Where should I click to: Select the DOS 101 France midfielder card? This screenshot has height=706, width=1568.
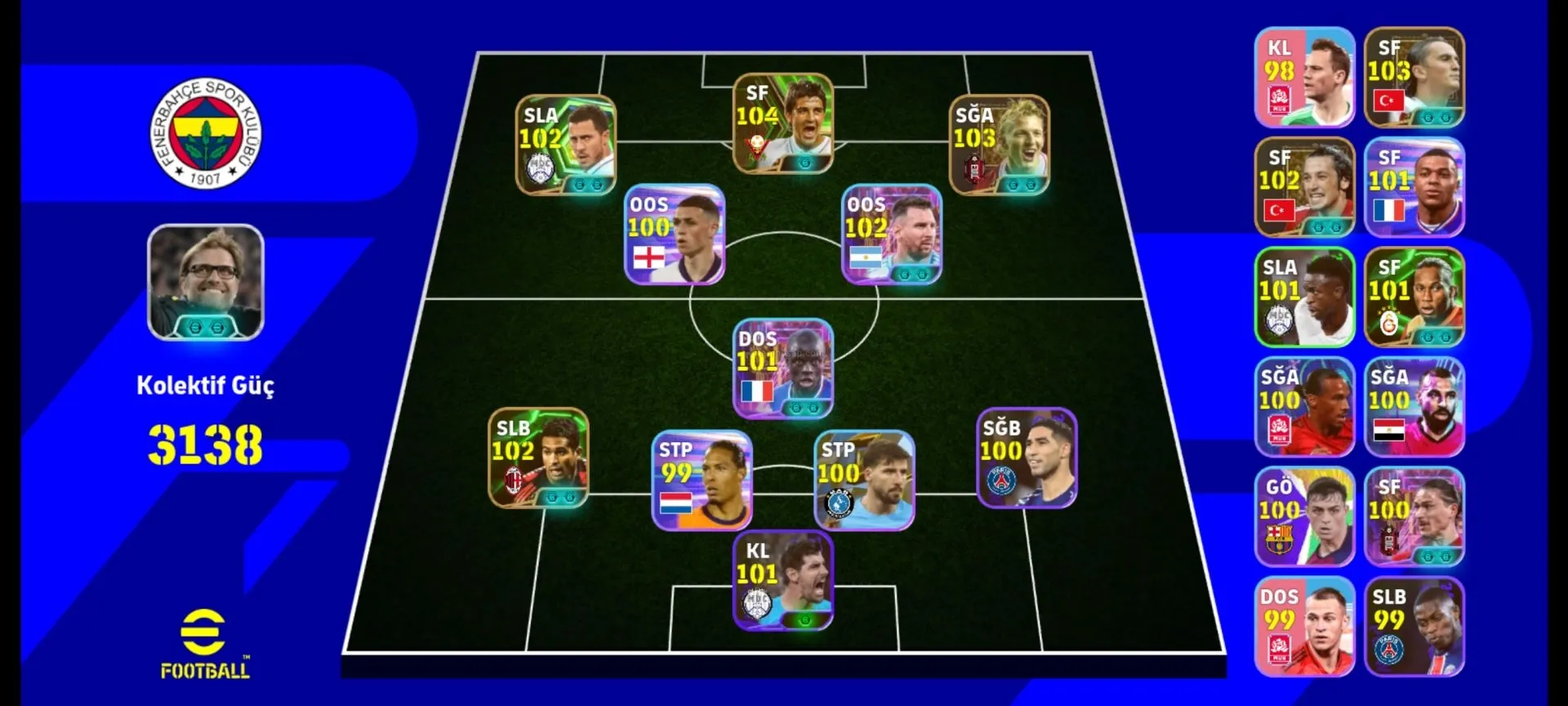782,369
